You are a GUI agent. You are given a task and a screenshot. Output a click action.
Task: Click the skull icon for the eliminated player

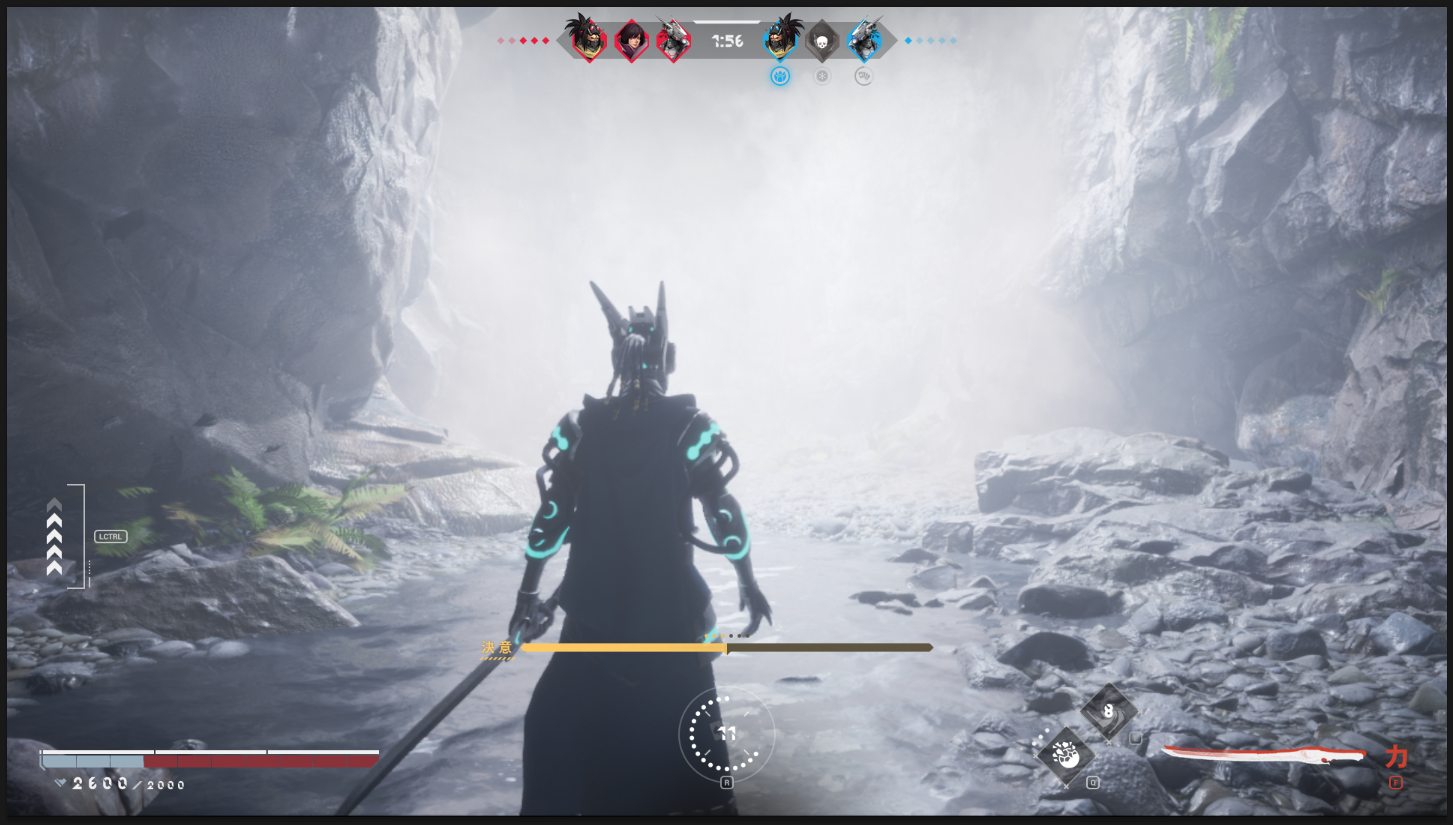point(822,42)
